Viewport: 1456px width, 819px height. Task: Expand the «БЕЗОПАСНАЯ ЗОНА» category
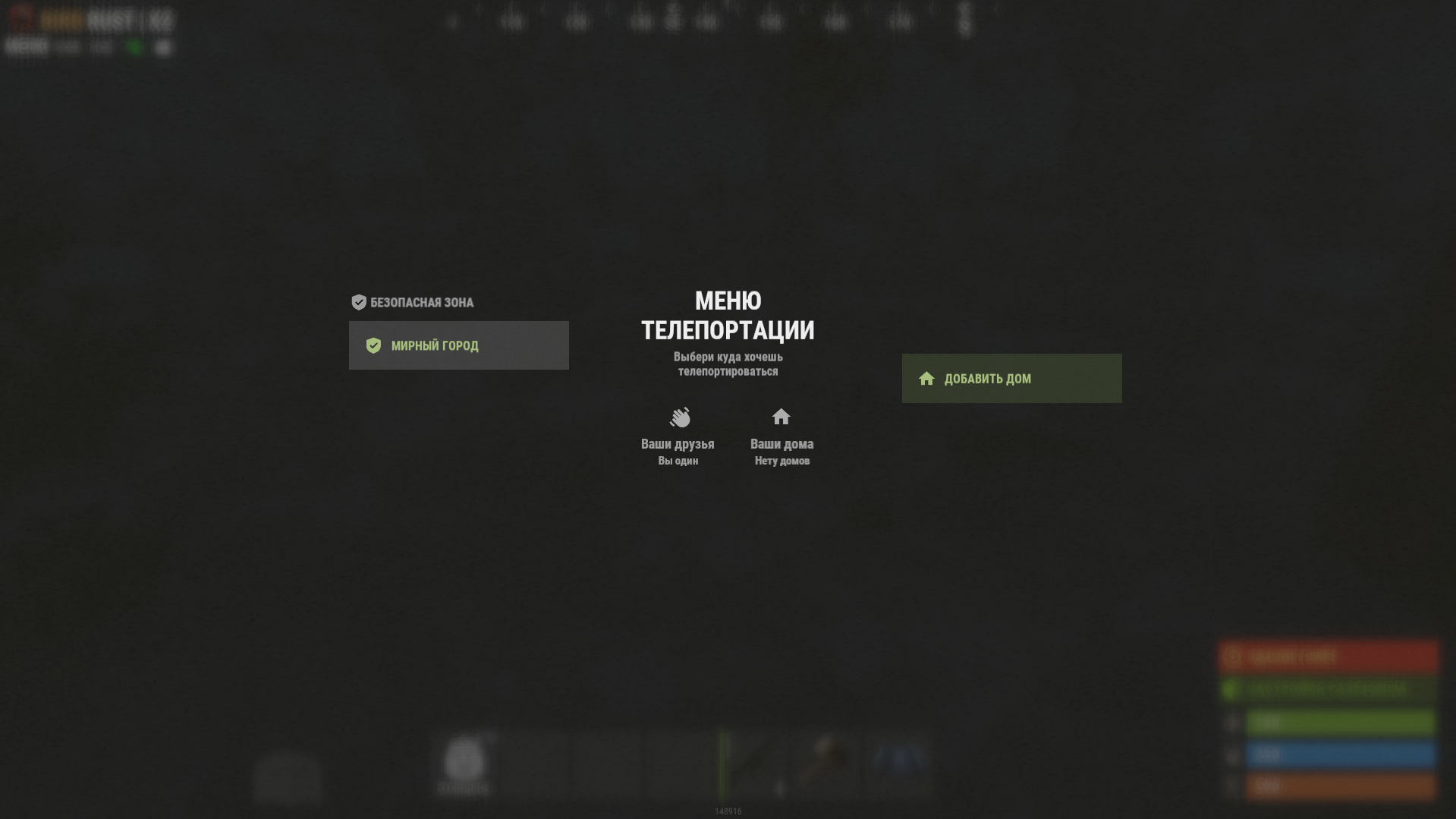pyautogui.click(x=421, y=301)
